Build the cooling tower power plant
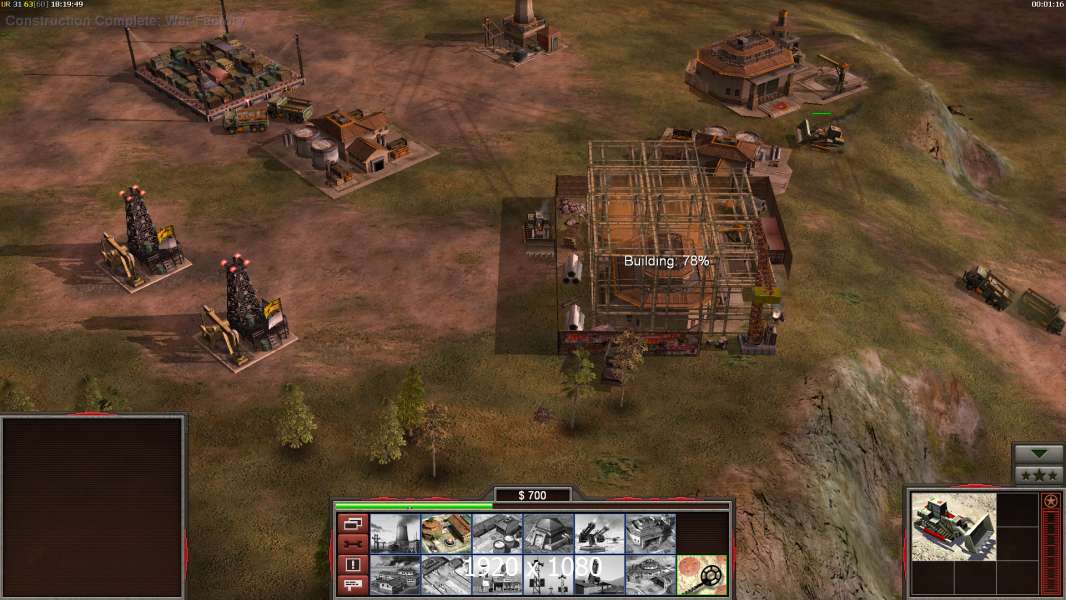1066x600 pixels. [x=395, y=534]
